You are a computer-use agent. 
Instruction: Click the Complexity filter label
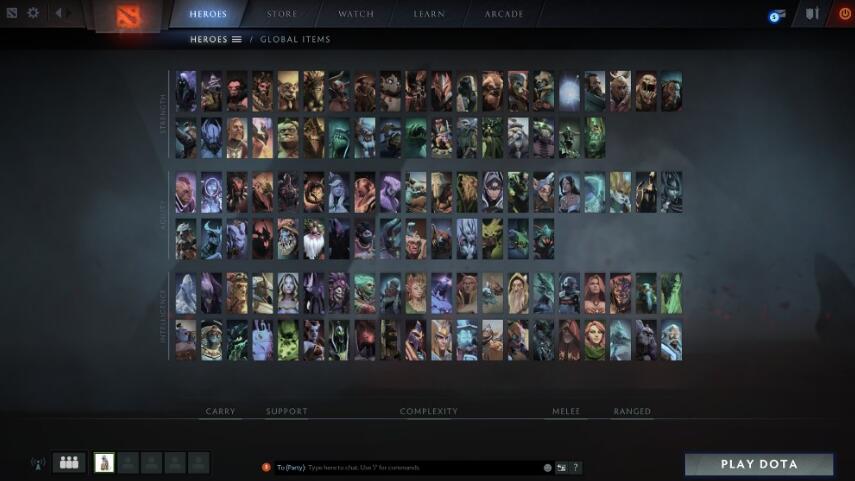[x=429, y=411]
